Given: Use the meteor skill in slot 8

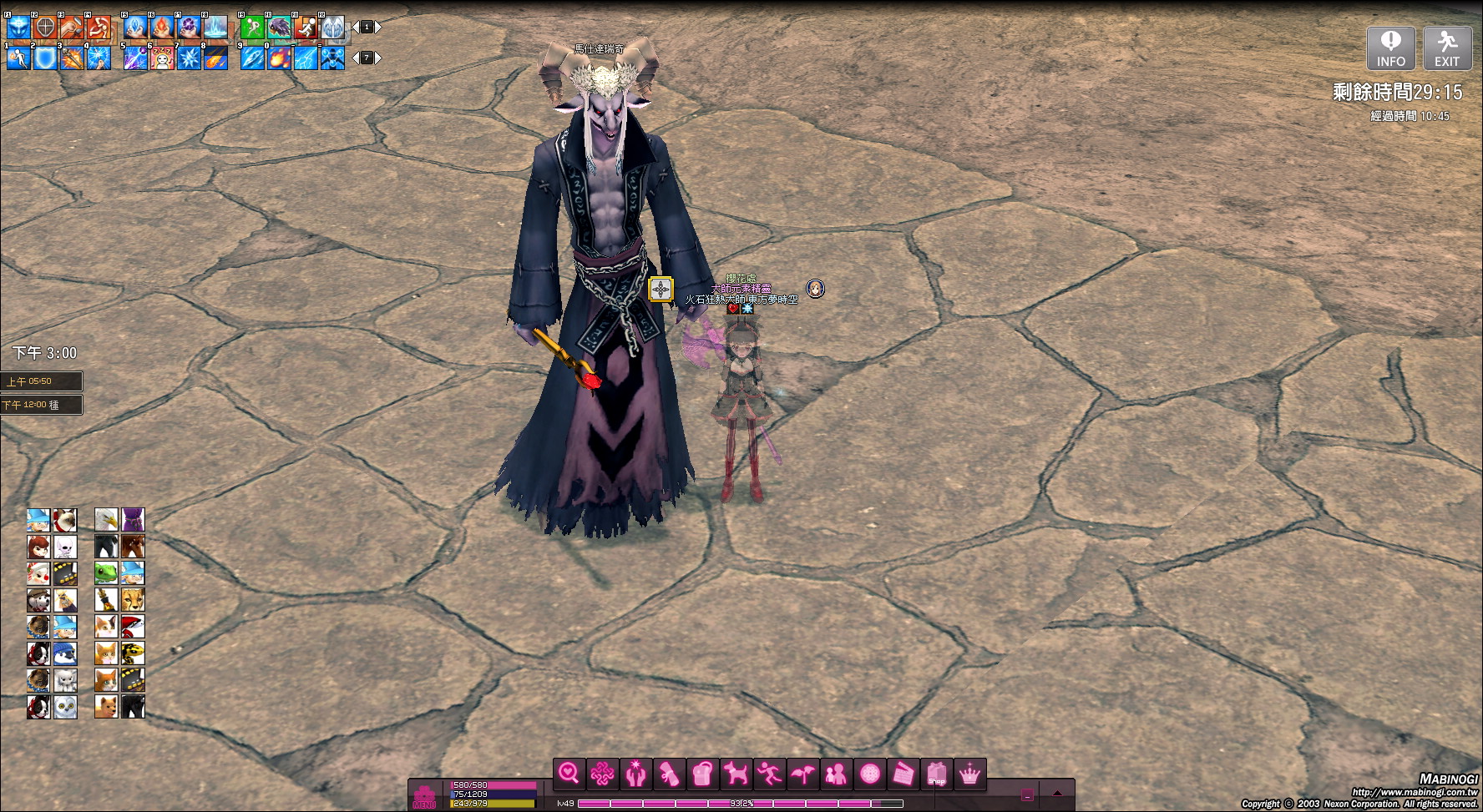Looking at the screenshot, I should point(215,58).
